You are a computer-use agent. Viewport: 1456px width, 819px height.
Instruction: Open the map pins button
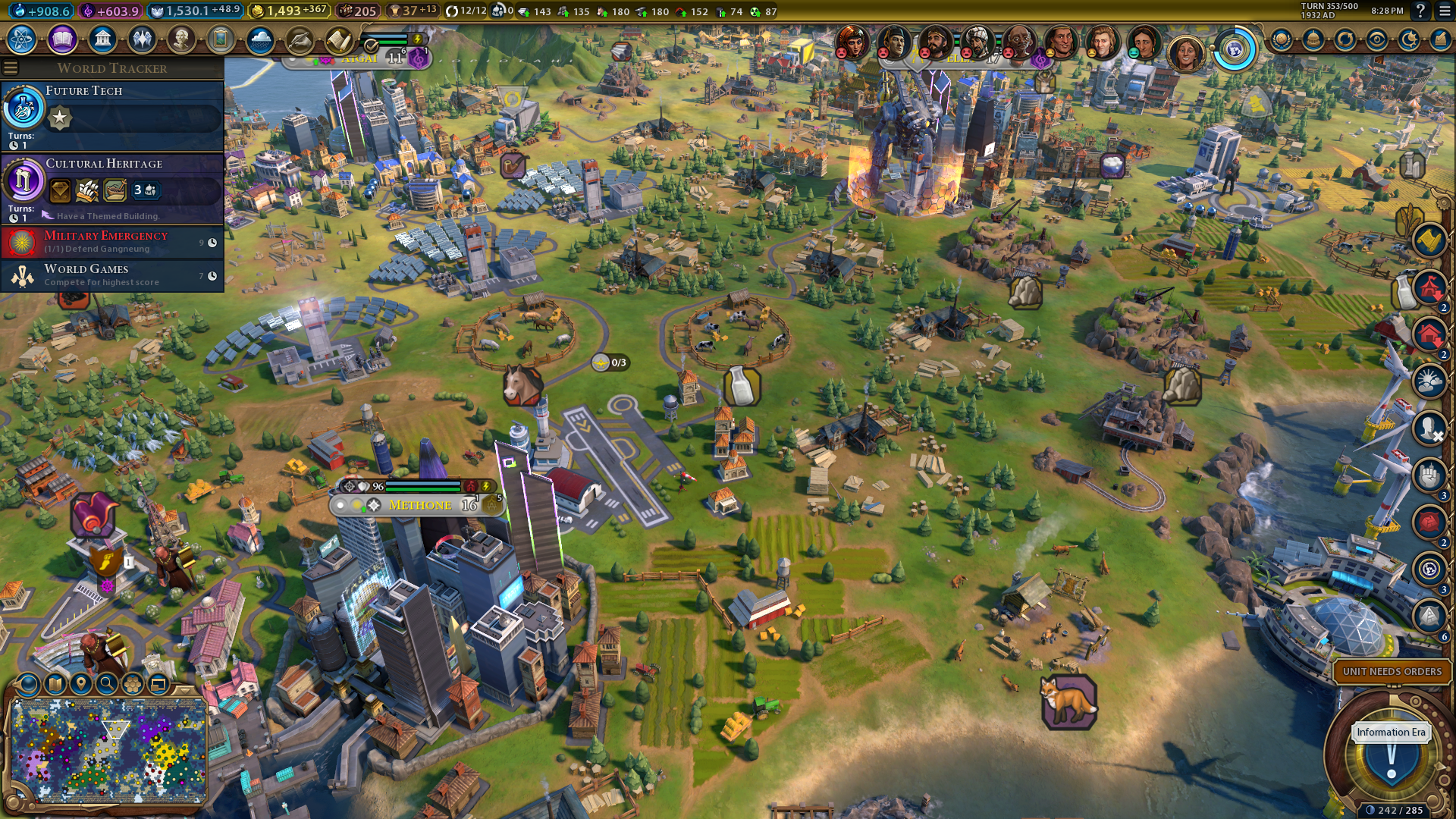[x=81, y=685]
